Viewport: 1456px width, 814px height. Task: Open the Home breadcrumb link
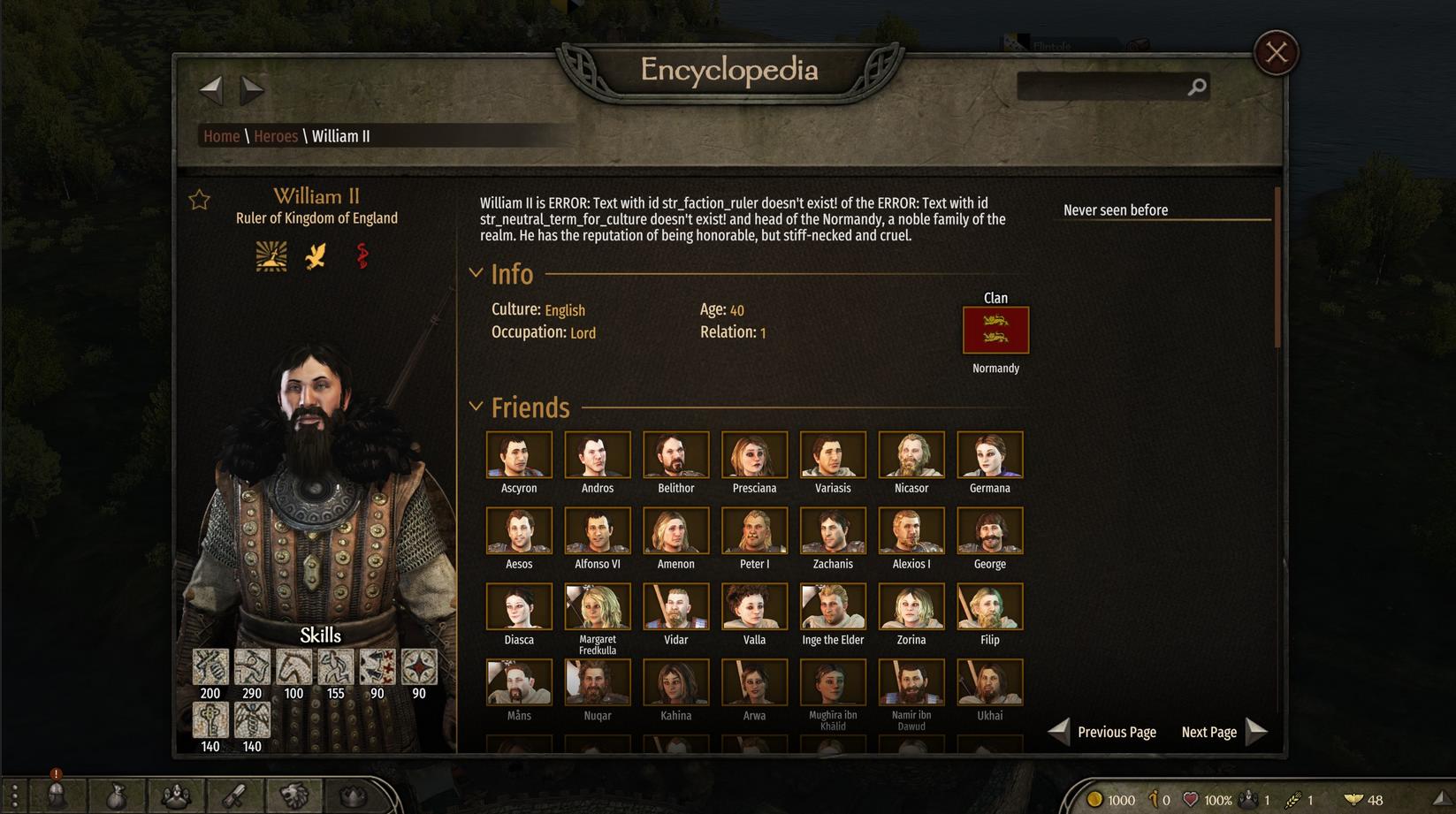point(221,136)
